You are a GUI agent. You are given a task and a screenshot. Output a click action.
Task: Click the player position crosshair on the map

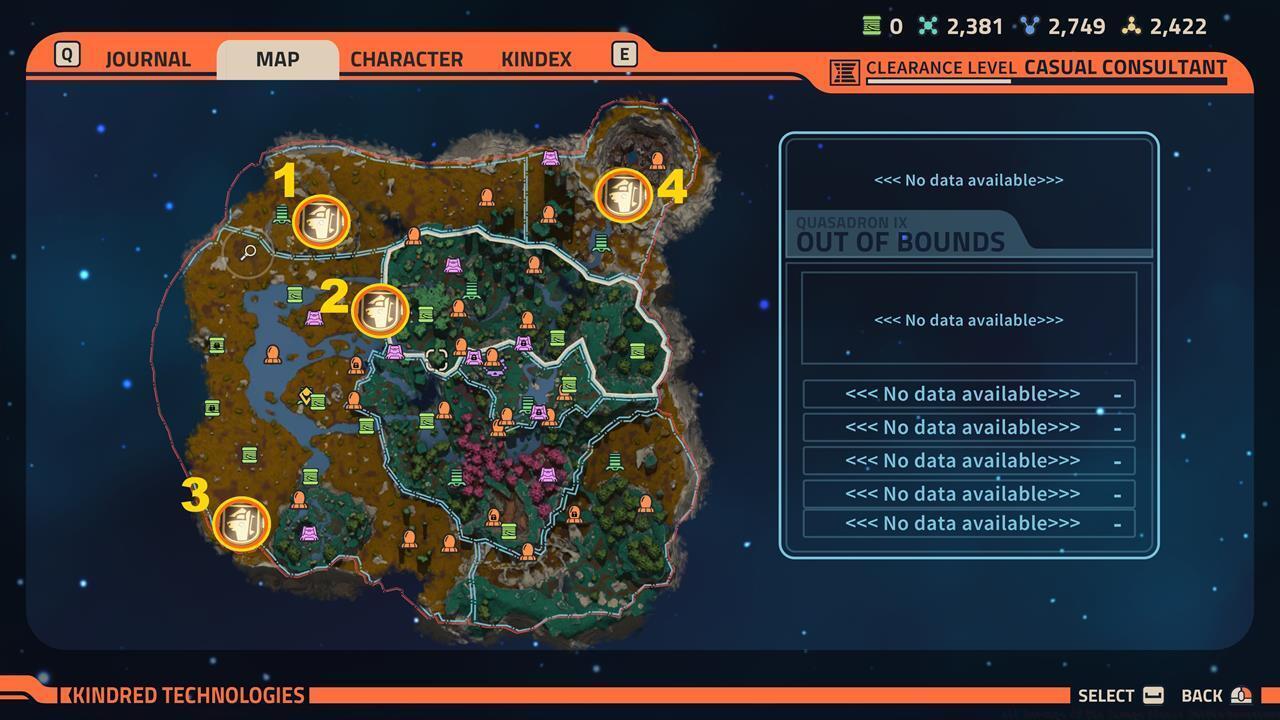pyautogui.click(x=437, y=358)
